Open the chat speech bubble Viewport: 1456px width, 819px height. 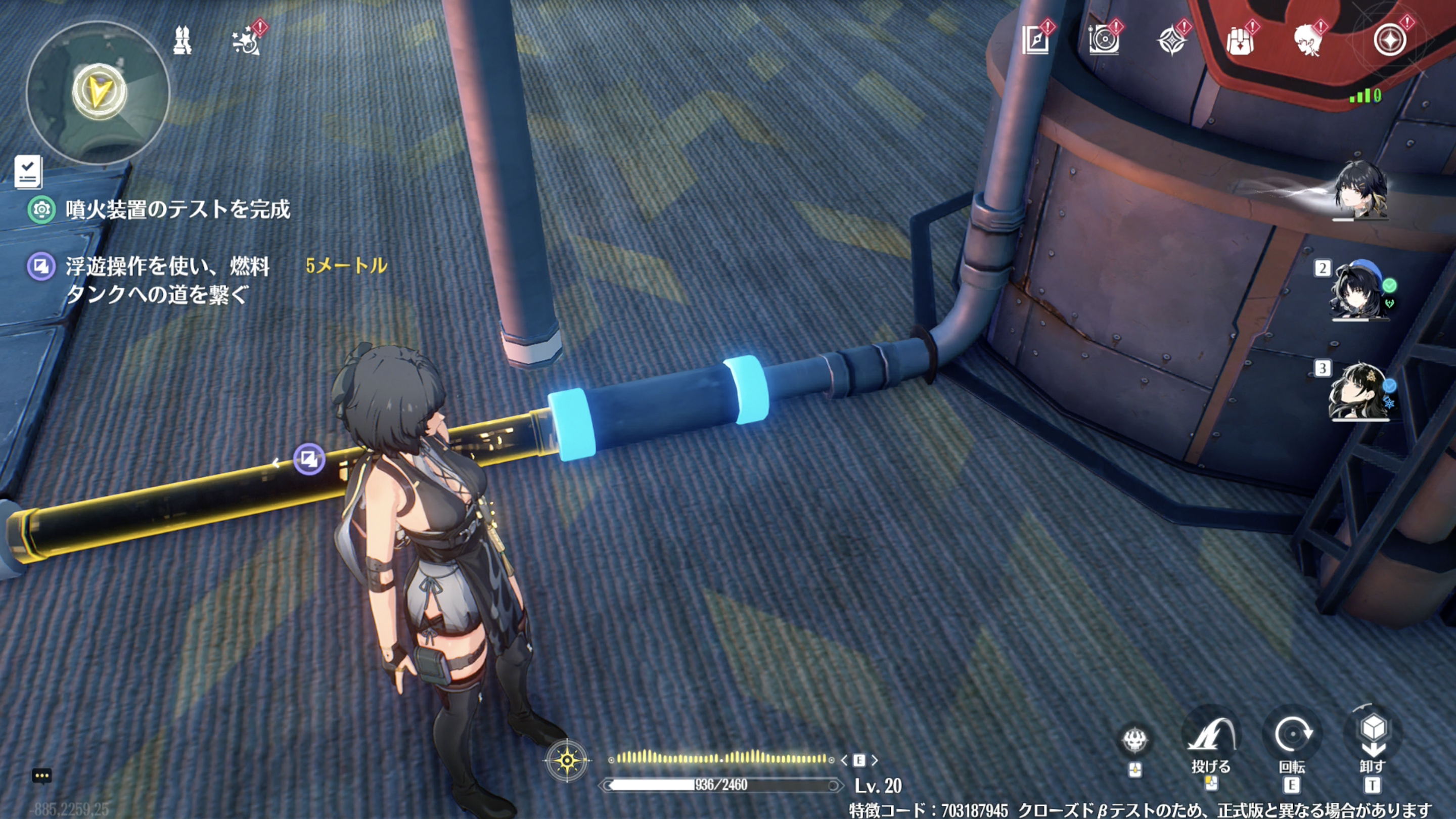[42, 776]
